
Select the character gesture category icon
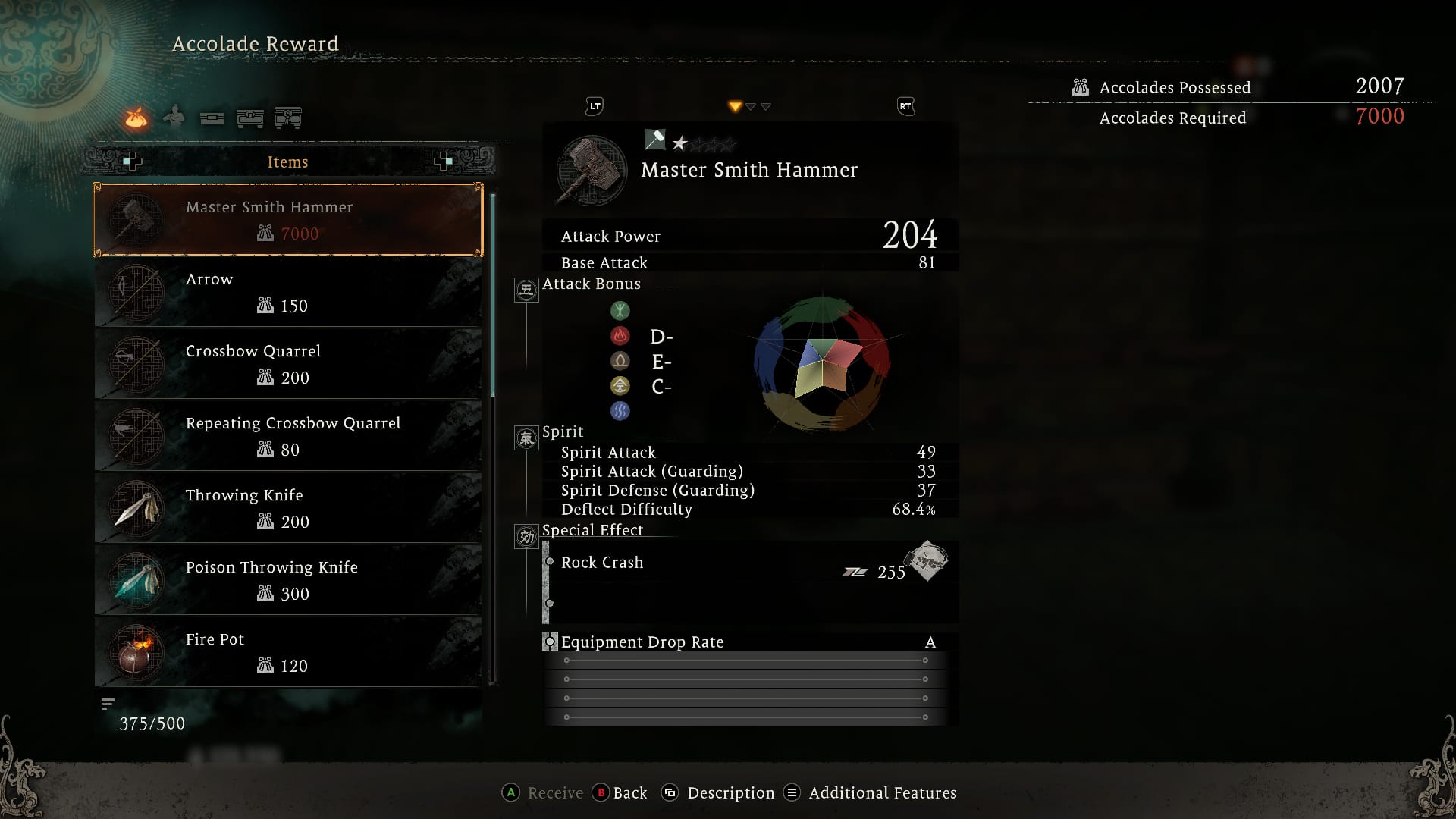[173, 116]
